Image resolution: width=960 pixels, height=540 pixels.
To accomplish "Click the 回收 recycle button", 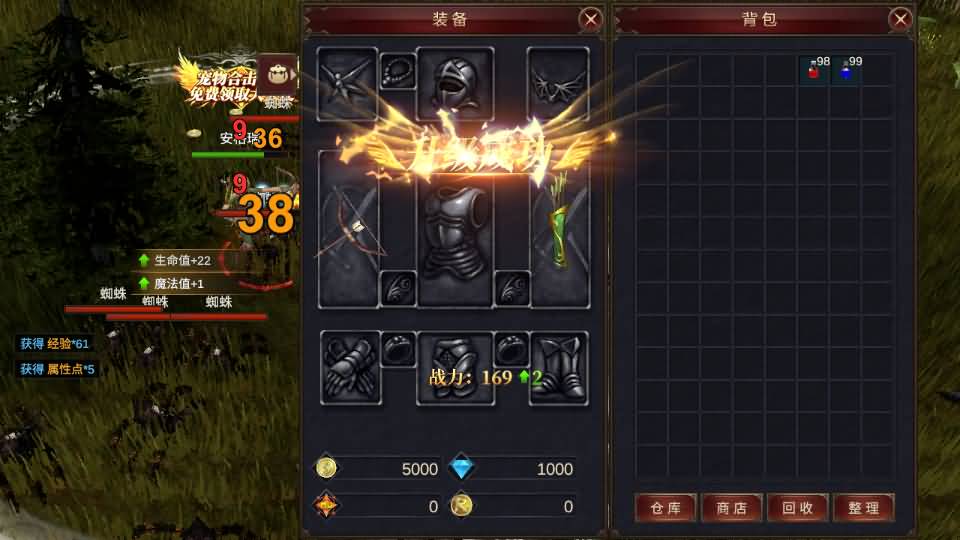I will click(x=797, y=508).
